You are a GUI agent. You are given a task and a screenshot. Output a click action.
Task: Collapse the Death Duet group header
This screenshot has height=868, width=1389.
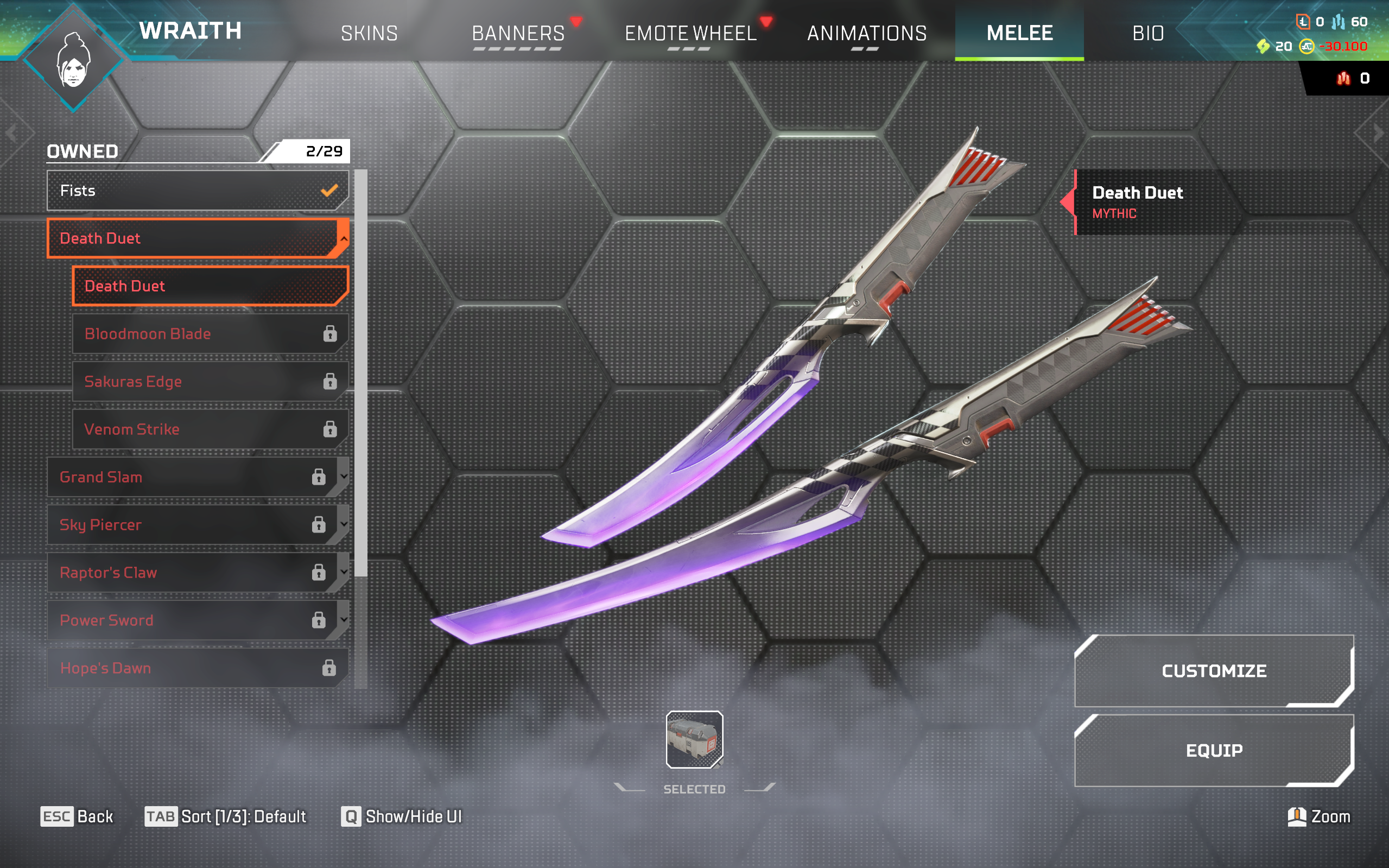pyautogui.click(x=197, y=238)
